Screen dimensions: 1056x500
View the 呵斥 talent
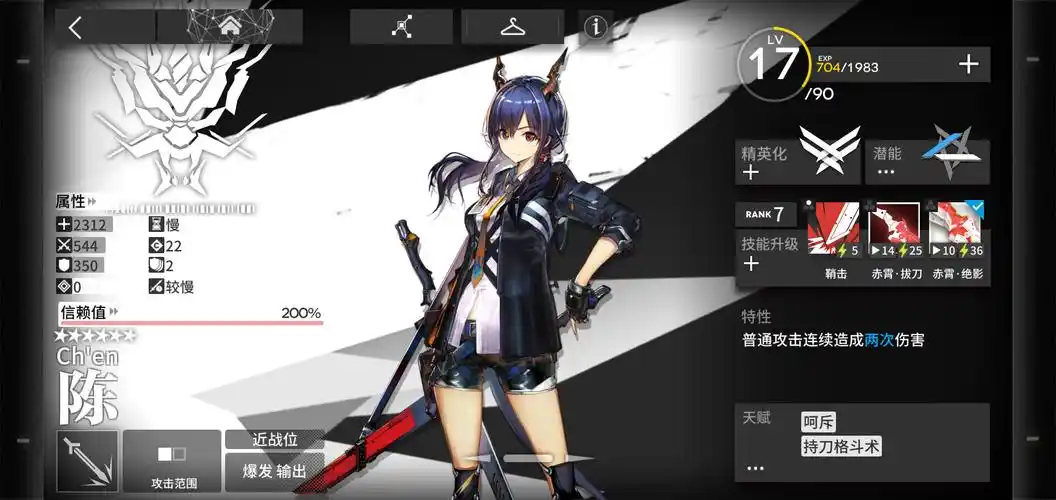click(x=820, y=421)
